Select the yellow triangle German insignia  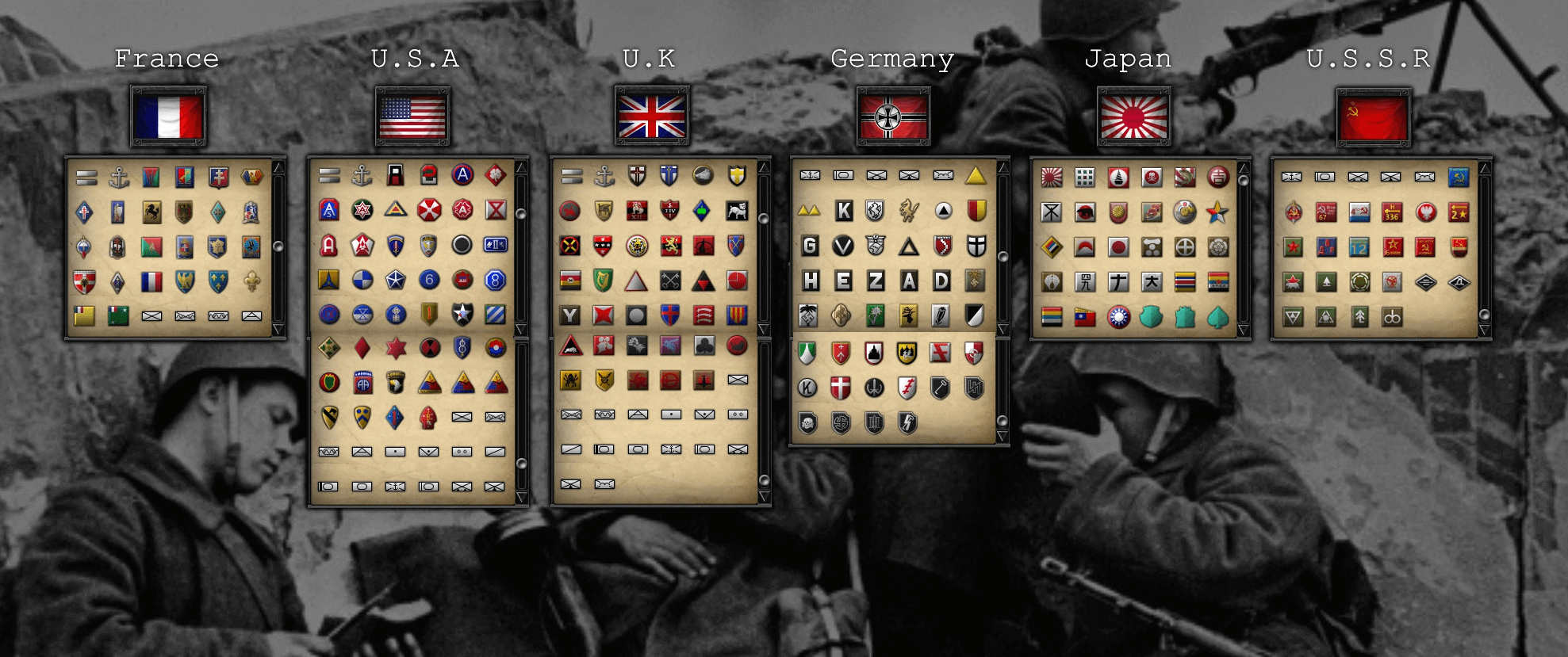976,175
